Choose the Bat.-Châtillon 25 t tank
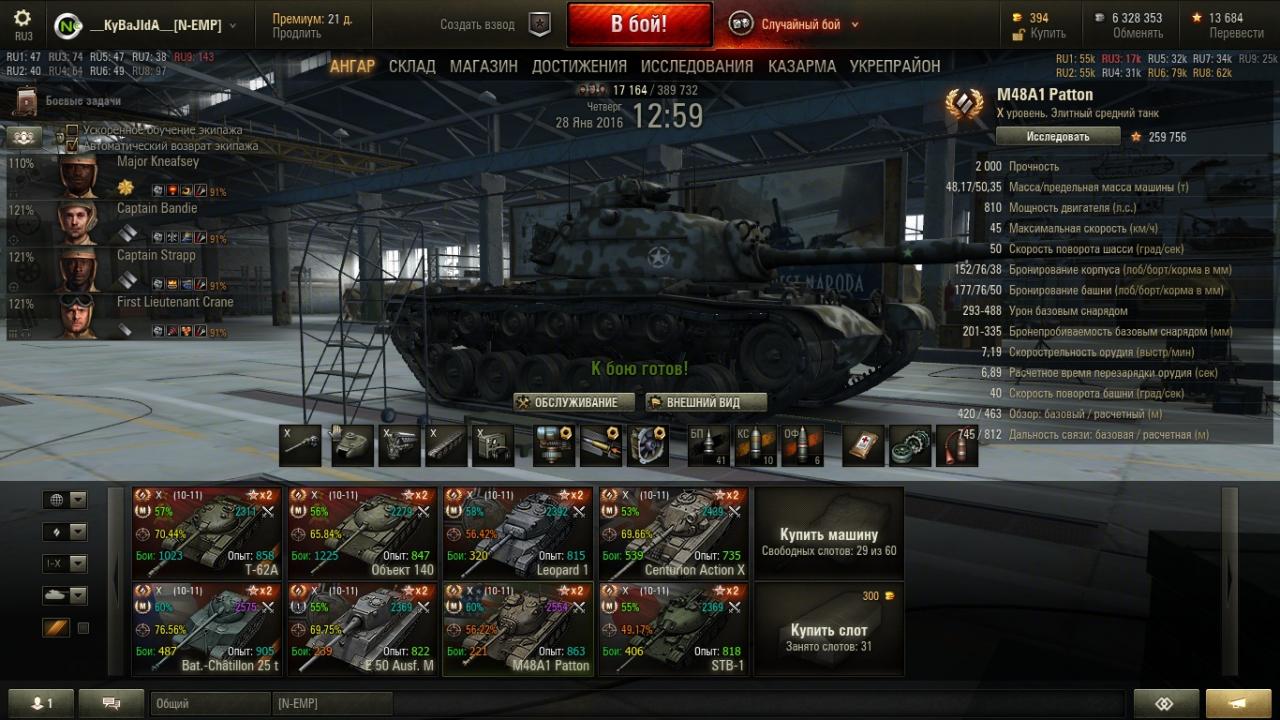This screenshot has width=1280, height=720. (207, 628)
